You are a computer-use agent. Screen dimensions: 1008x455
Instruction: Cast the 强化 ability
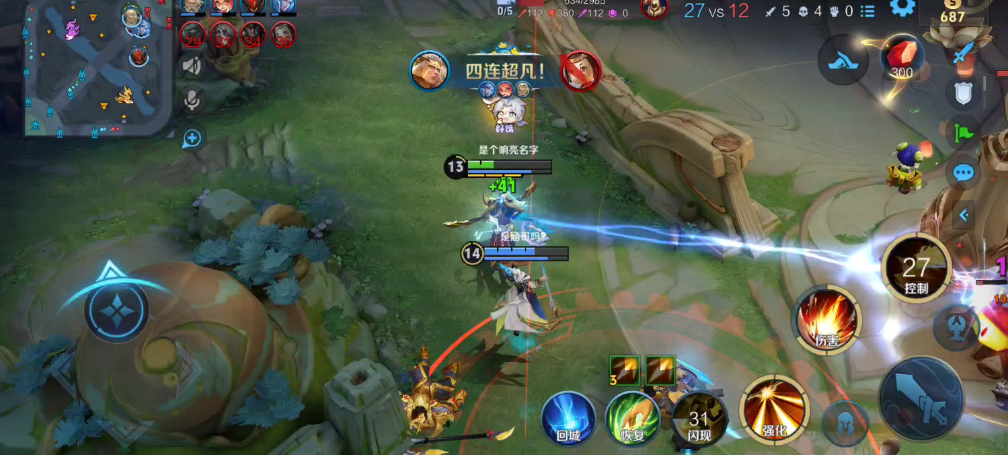pyautogui.click(x=773, y=410)
